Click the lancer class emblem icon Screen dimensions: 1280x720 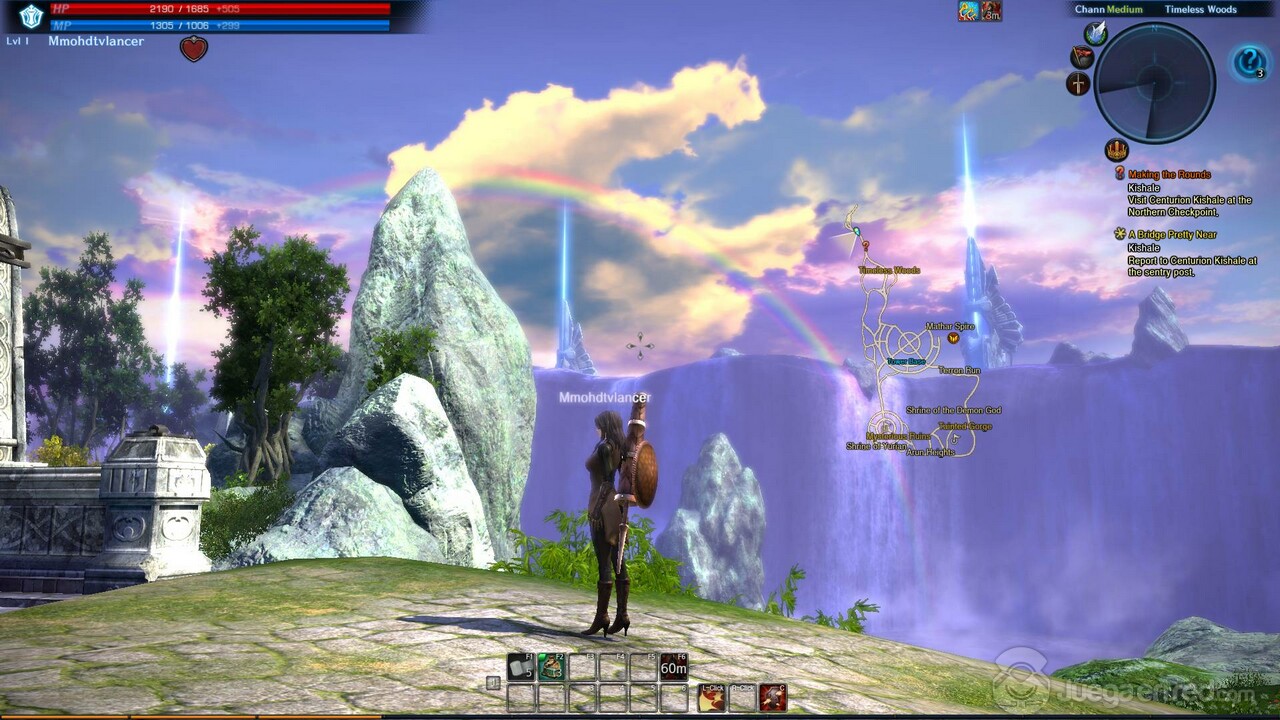(31, 15)
